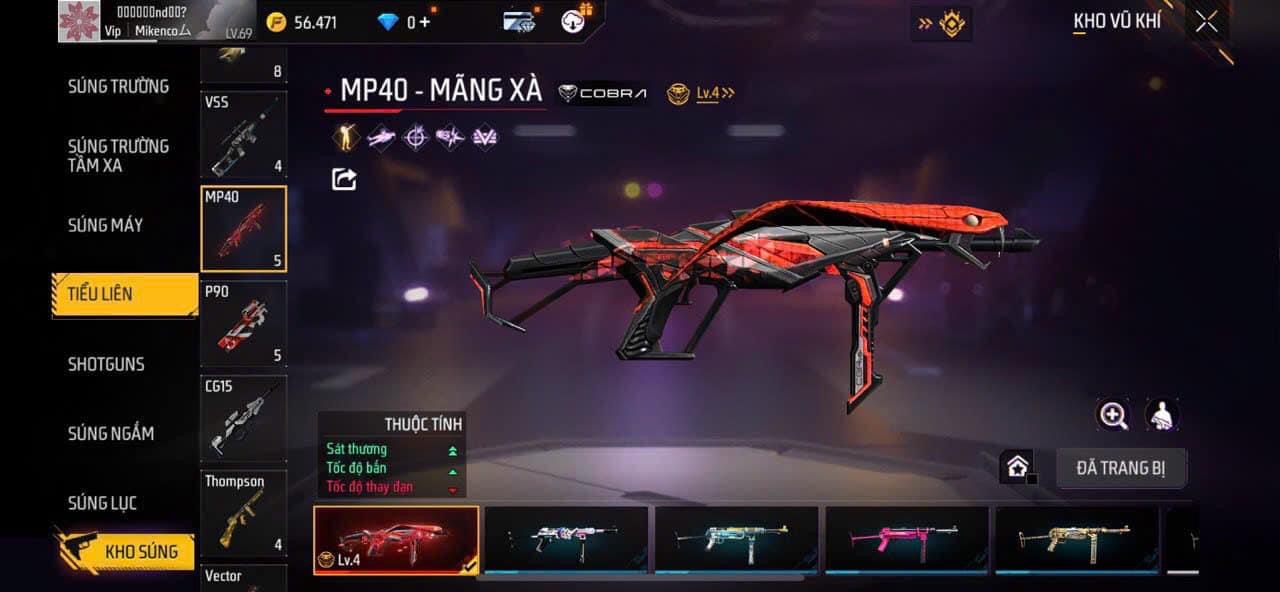
Task: Toggle the character preview icon
Action: click(x=1161, y=415)
